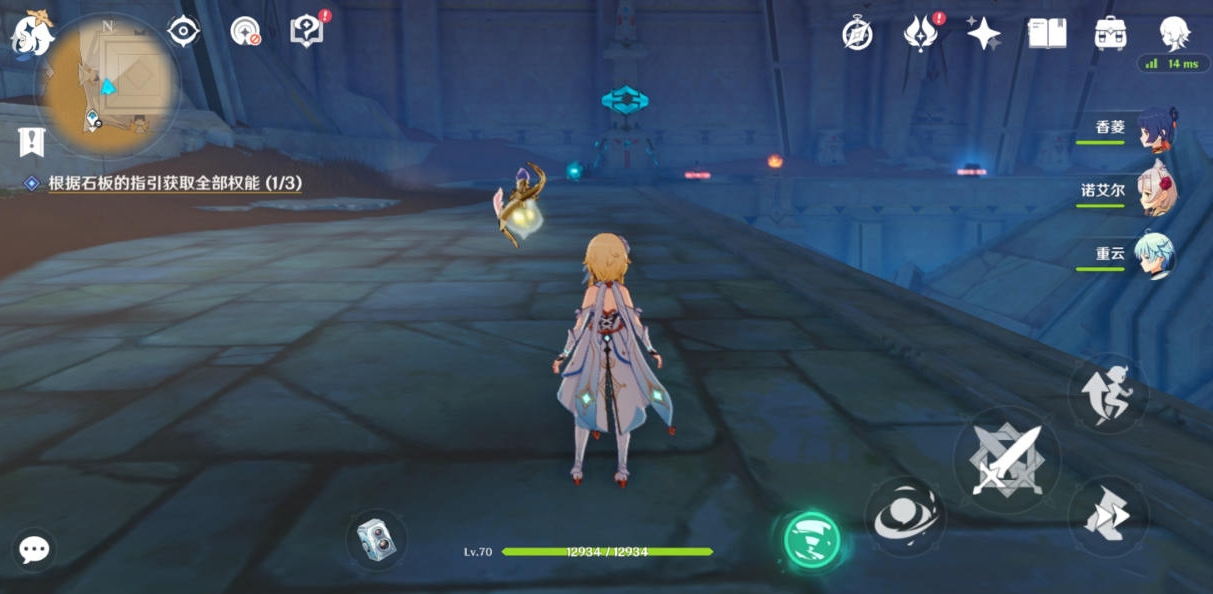Open the Adventurer Handbook book icon
Viewport: 1213px width, 594px height.
[x=1047, y=34]
